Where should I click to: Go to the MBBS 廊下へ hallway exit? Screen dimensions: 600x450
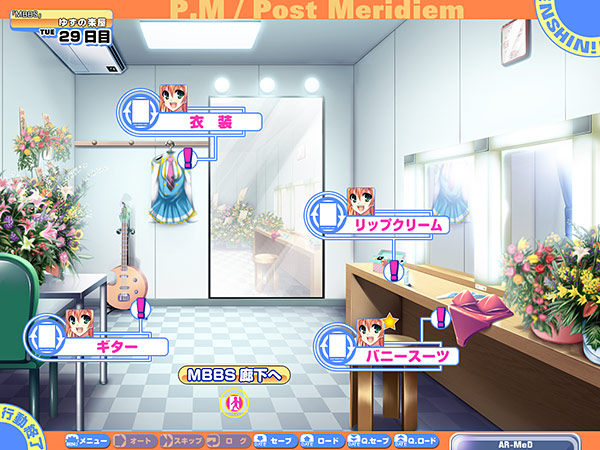click(x=235, y=375)
